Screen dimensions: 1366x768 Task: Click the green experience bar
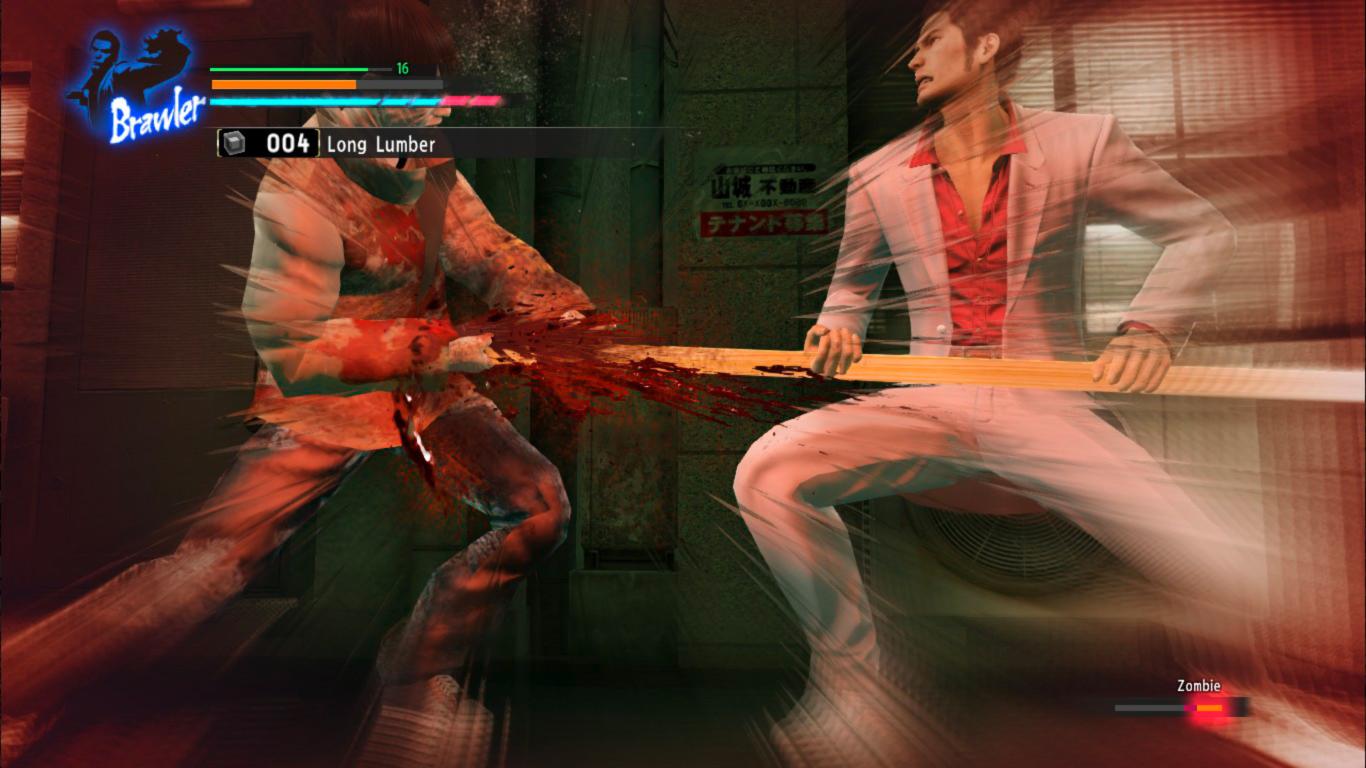pyautogui.click(x=290, y=68)
